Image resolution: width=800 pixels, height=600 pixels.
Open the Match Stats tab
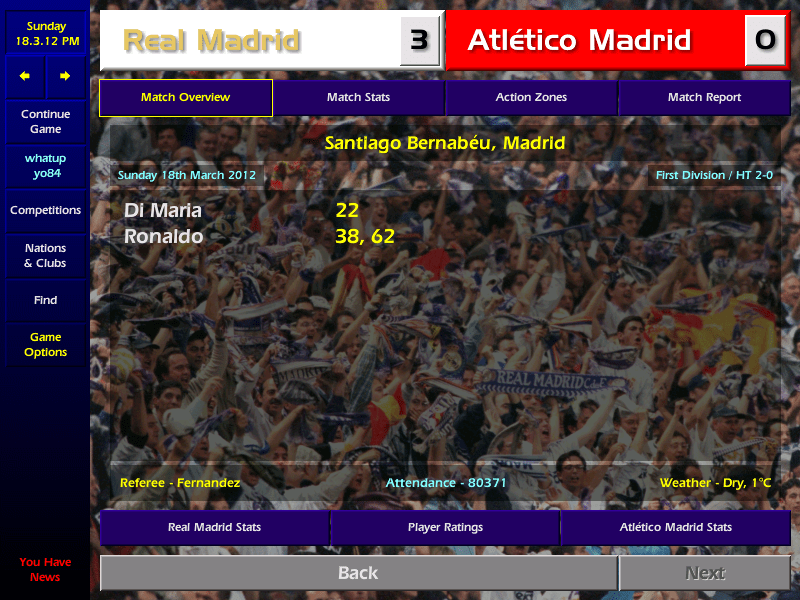click(x=358, y=98)
